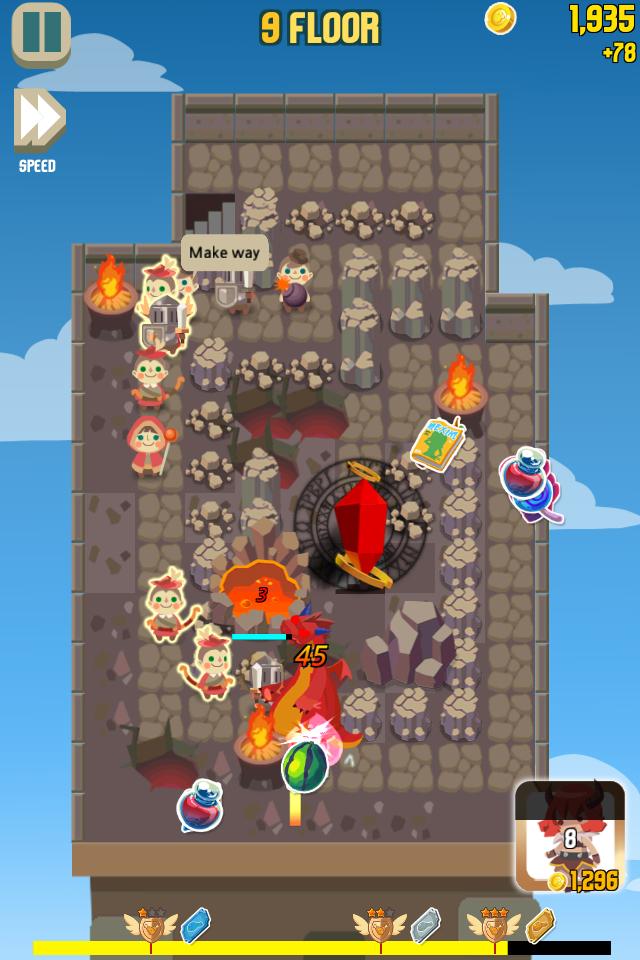The image size is (640, 960).
Task: Pause the game
Action: [41, 33]
